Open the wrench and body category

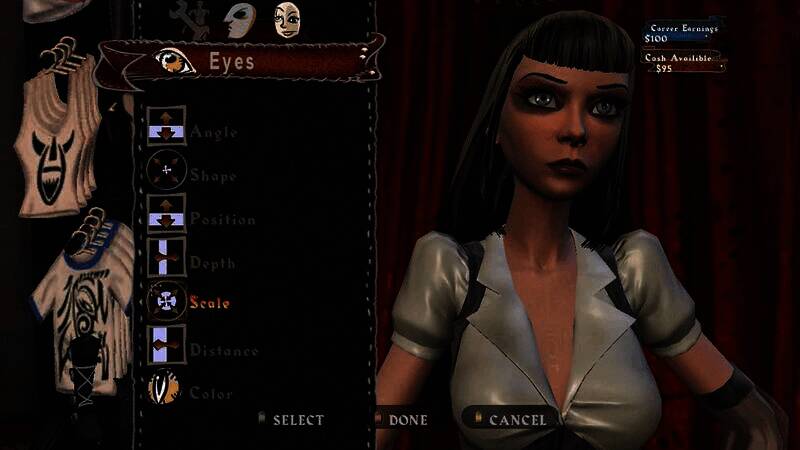(190, 15)
